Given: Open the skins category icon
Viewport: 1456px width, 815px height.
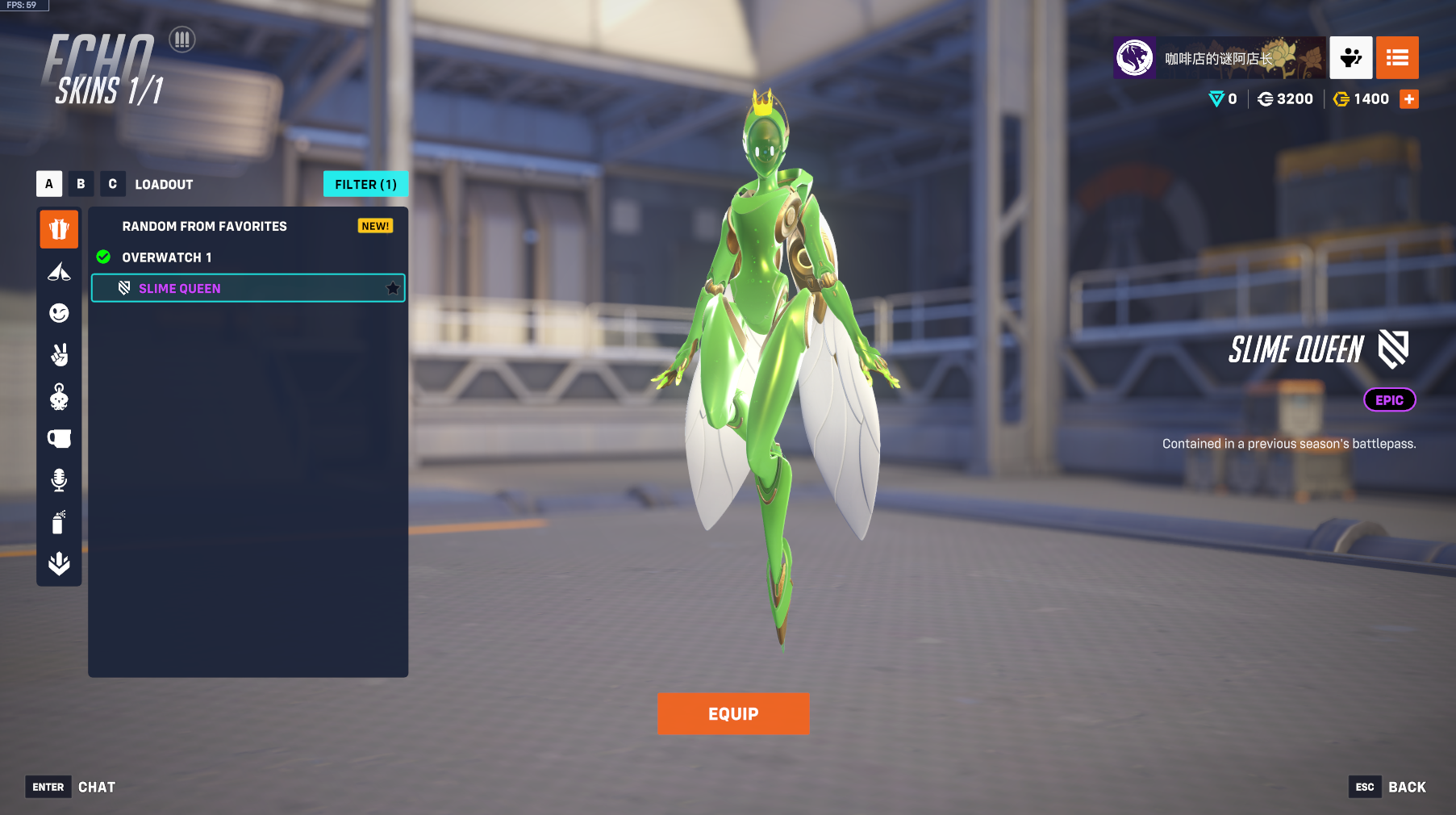Looking at the screenshot, I should point(59,229).
